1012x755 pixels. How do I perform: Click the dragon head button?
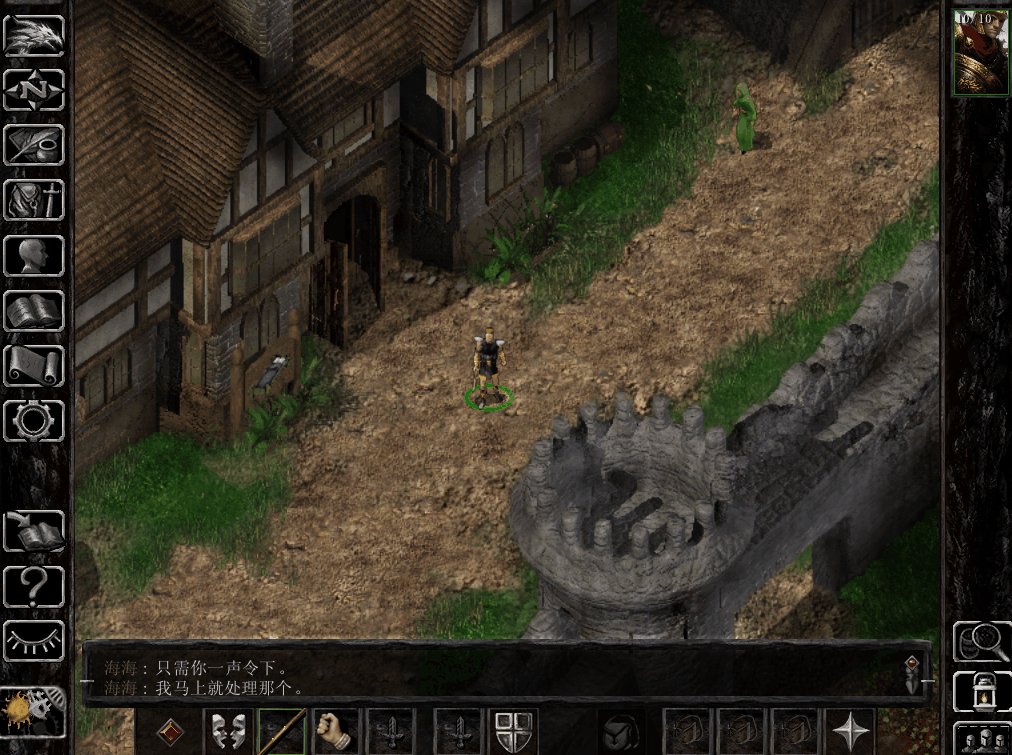tap(34, 36)
